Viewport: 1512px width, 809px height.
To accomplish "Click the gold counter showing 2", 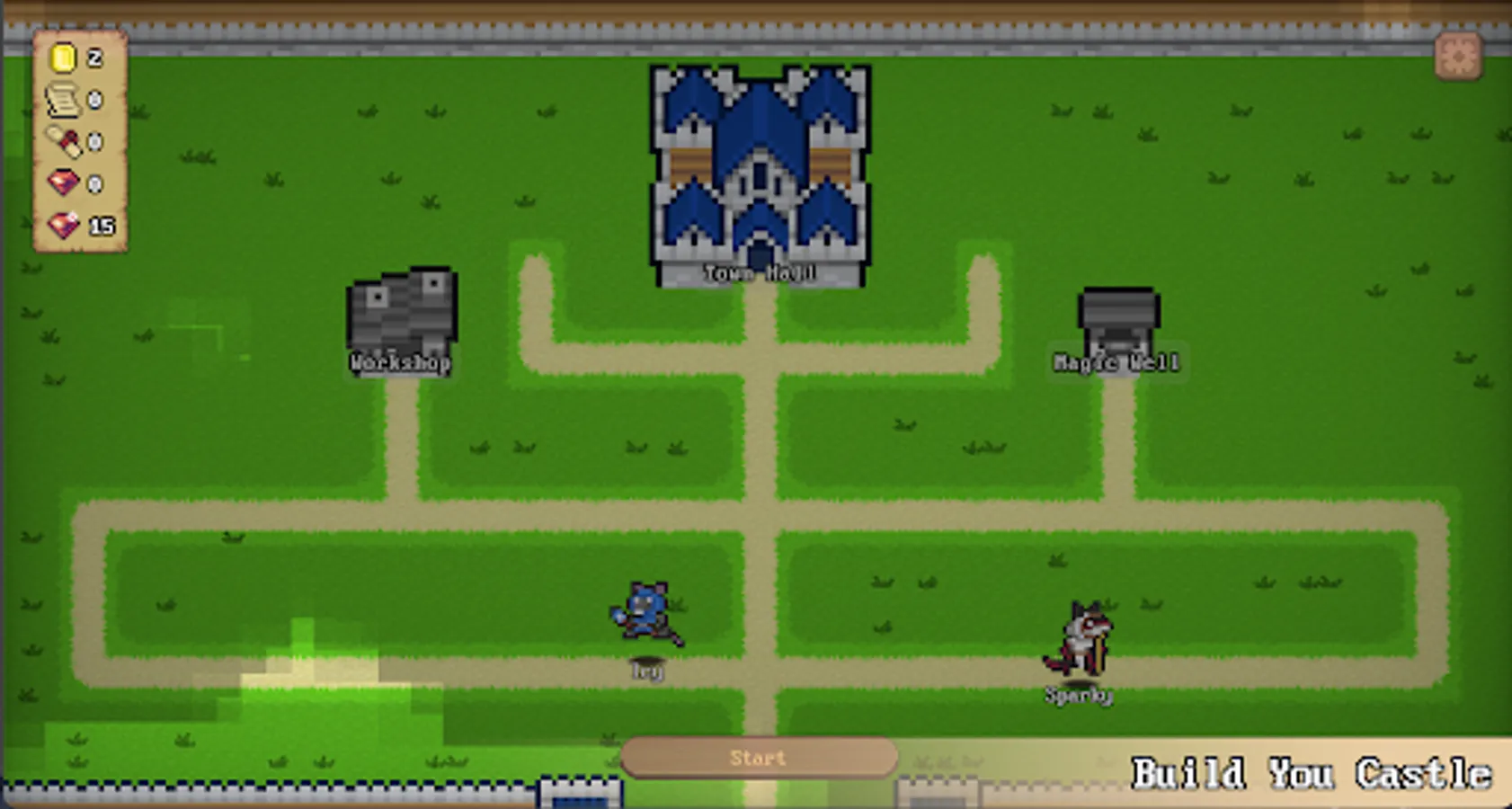I will point(93,59).
